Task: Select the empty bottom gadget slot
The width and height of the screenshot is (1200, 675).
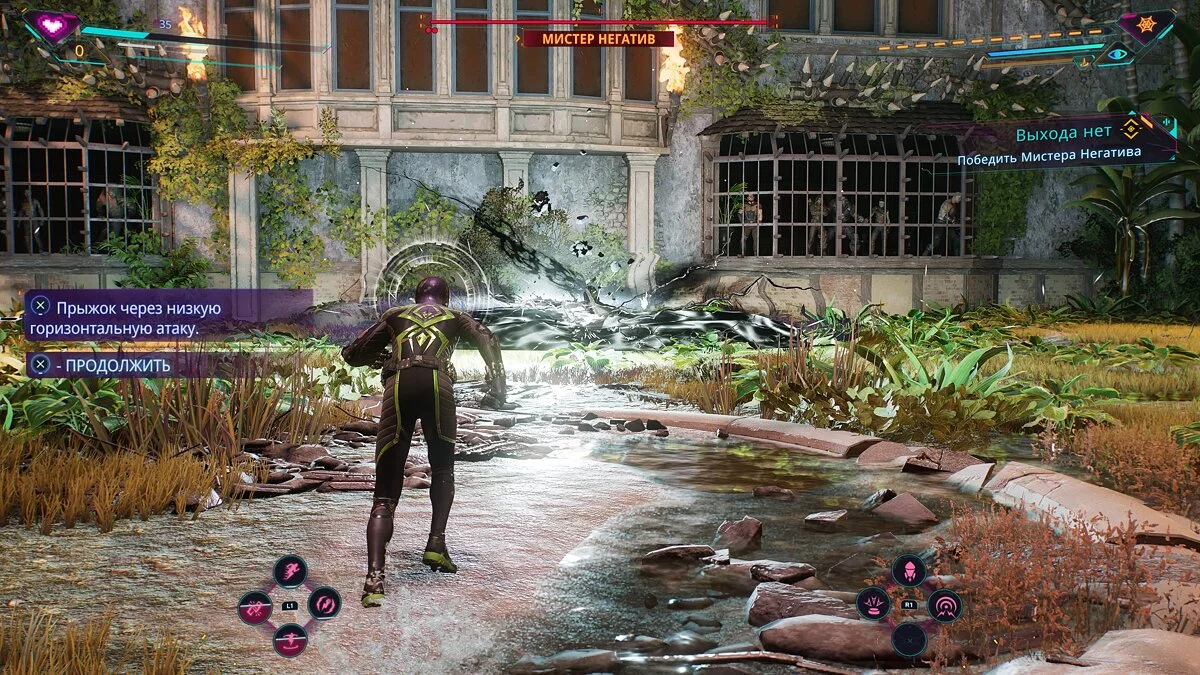Action: [908, 639]
